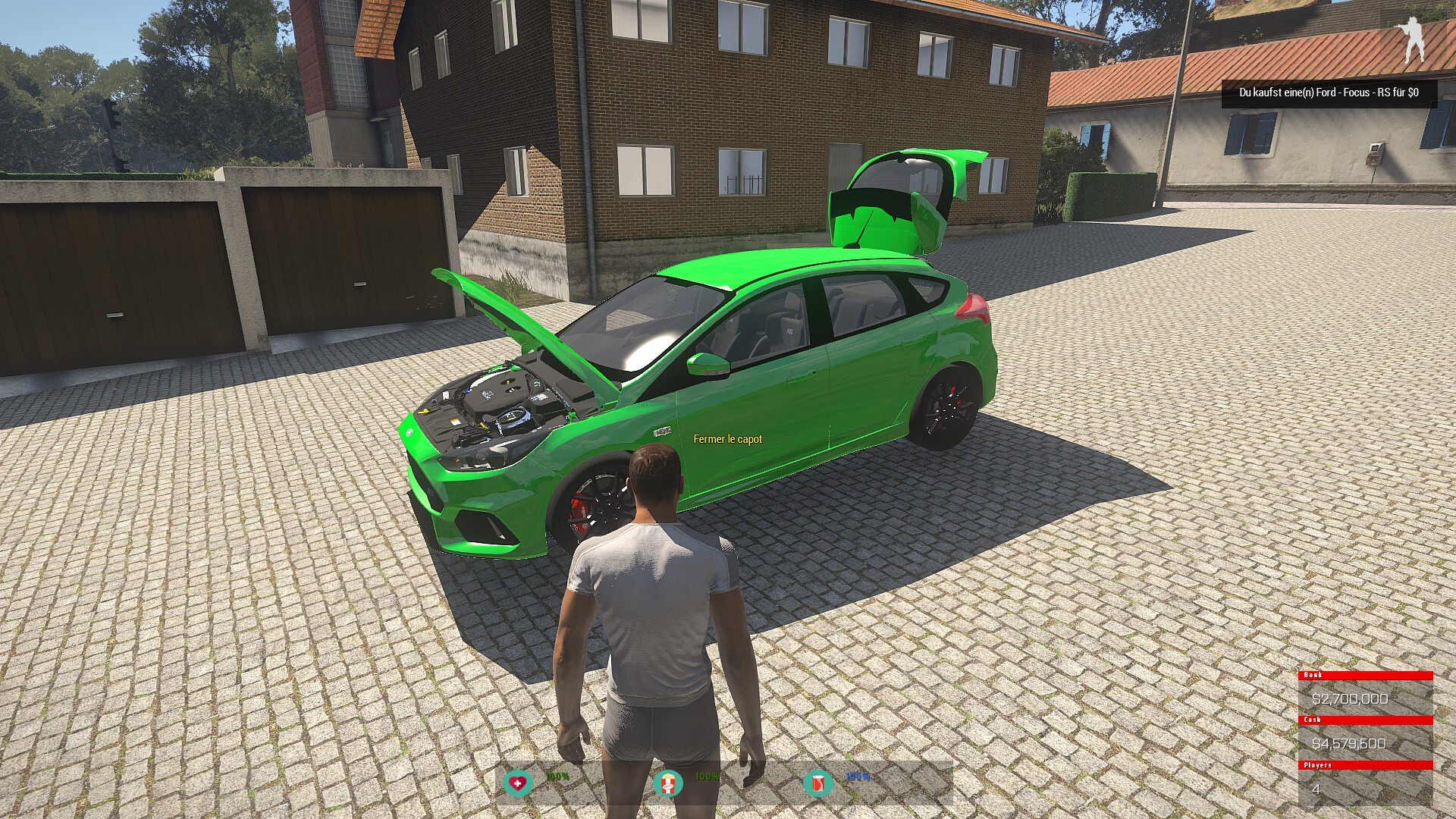Select the "Fermer le capot" action
1456x819 pixels.
click(727, 439)
